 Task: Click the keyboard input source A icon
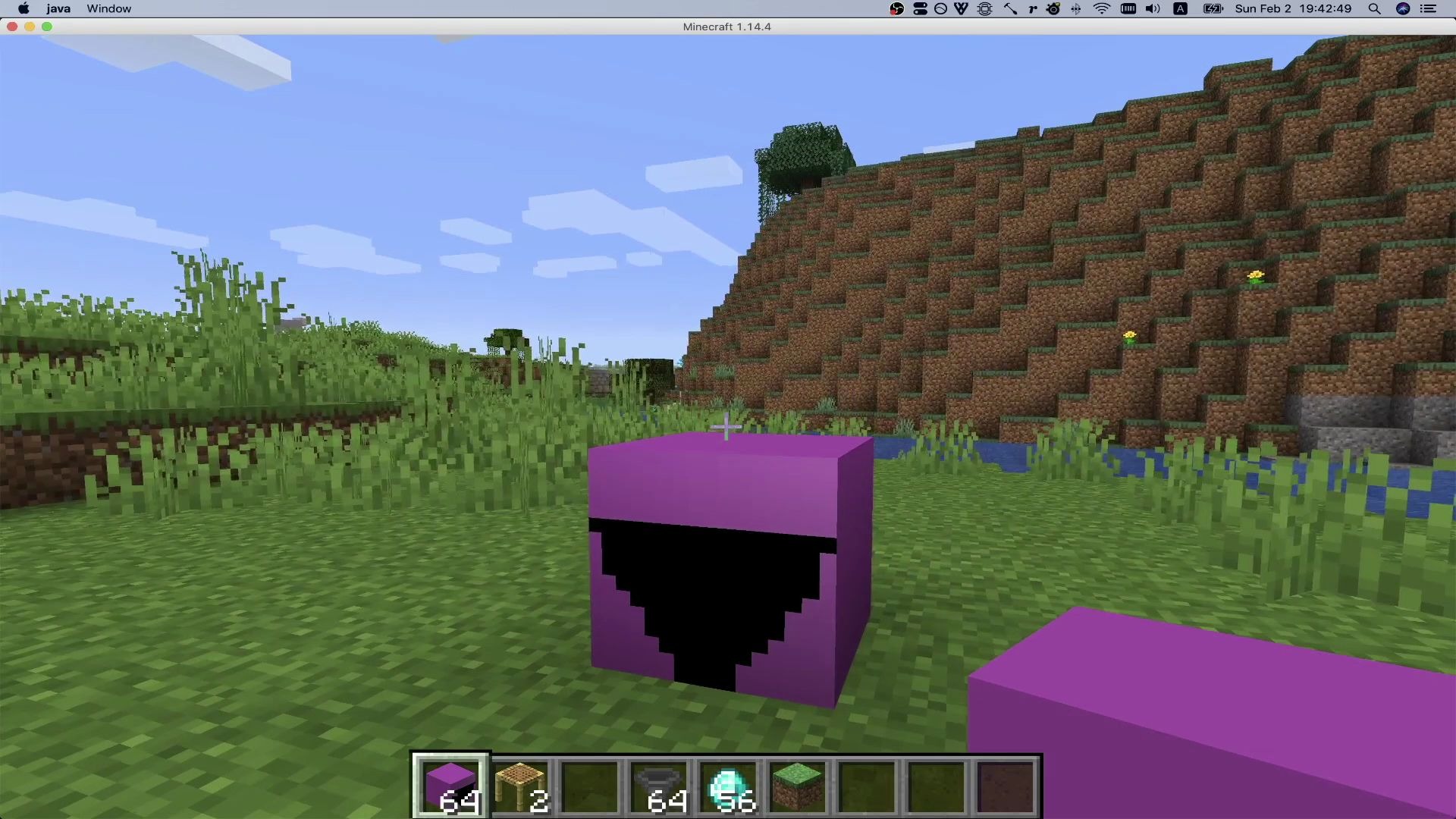tap(1180, 8)
